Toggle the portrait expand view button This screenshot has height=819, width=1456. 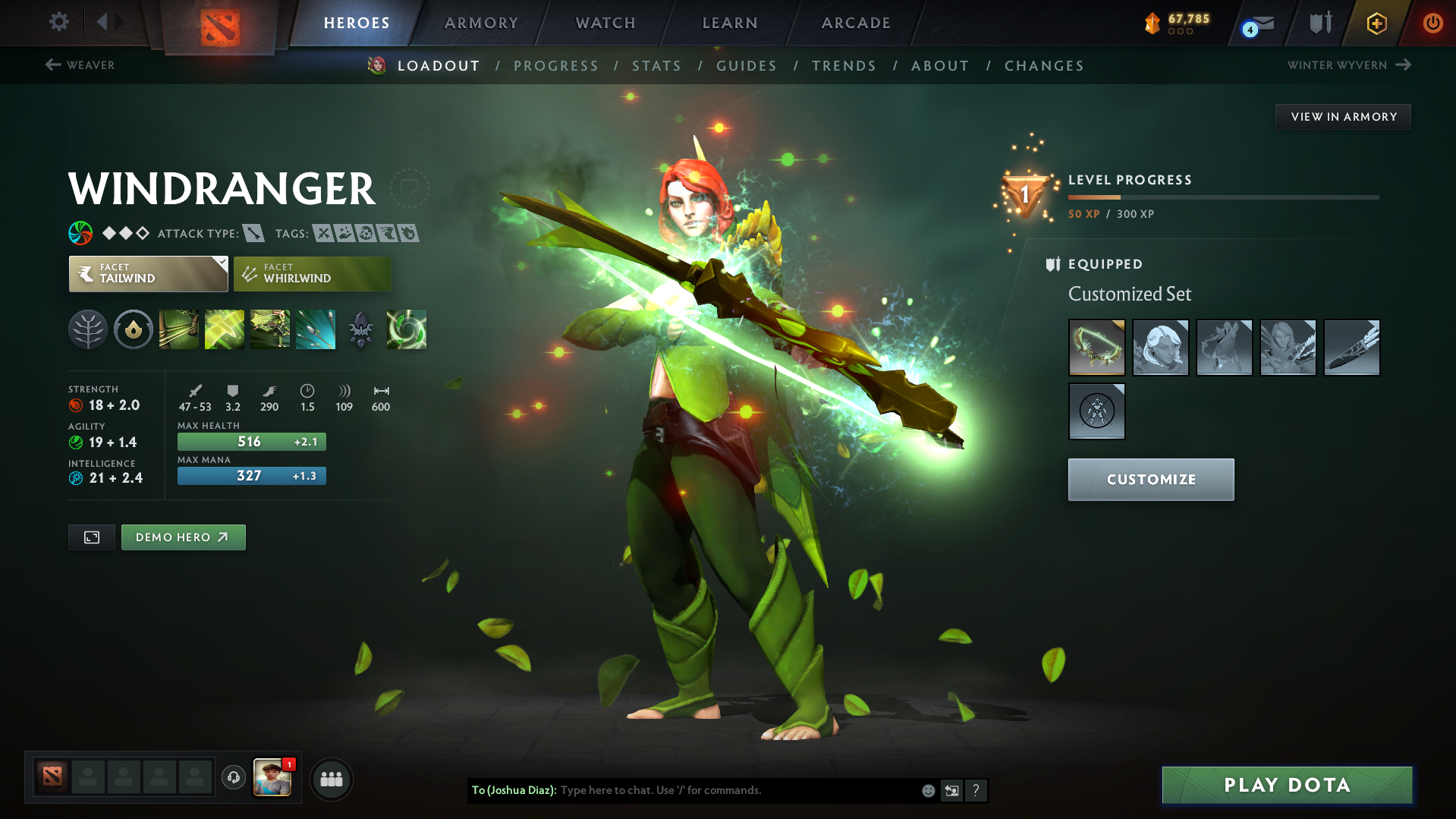coord(91,537)
